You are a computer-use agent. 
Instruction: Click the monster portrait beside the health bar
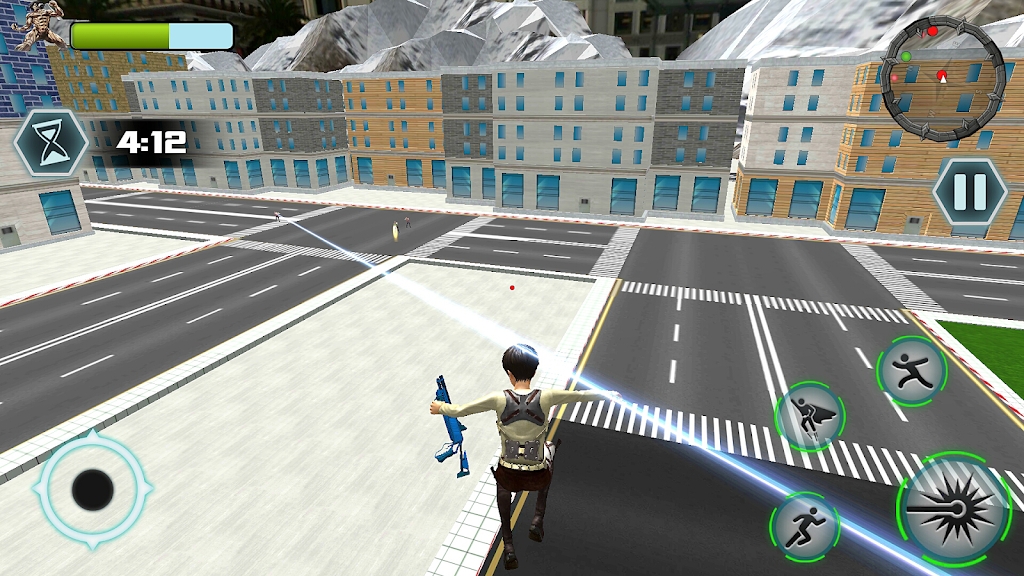(x=36, y=25)
